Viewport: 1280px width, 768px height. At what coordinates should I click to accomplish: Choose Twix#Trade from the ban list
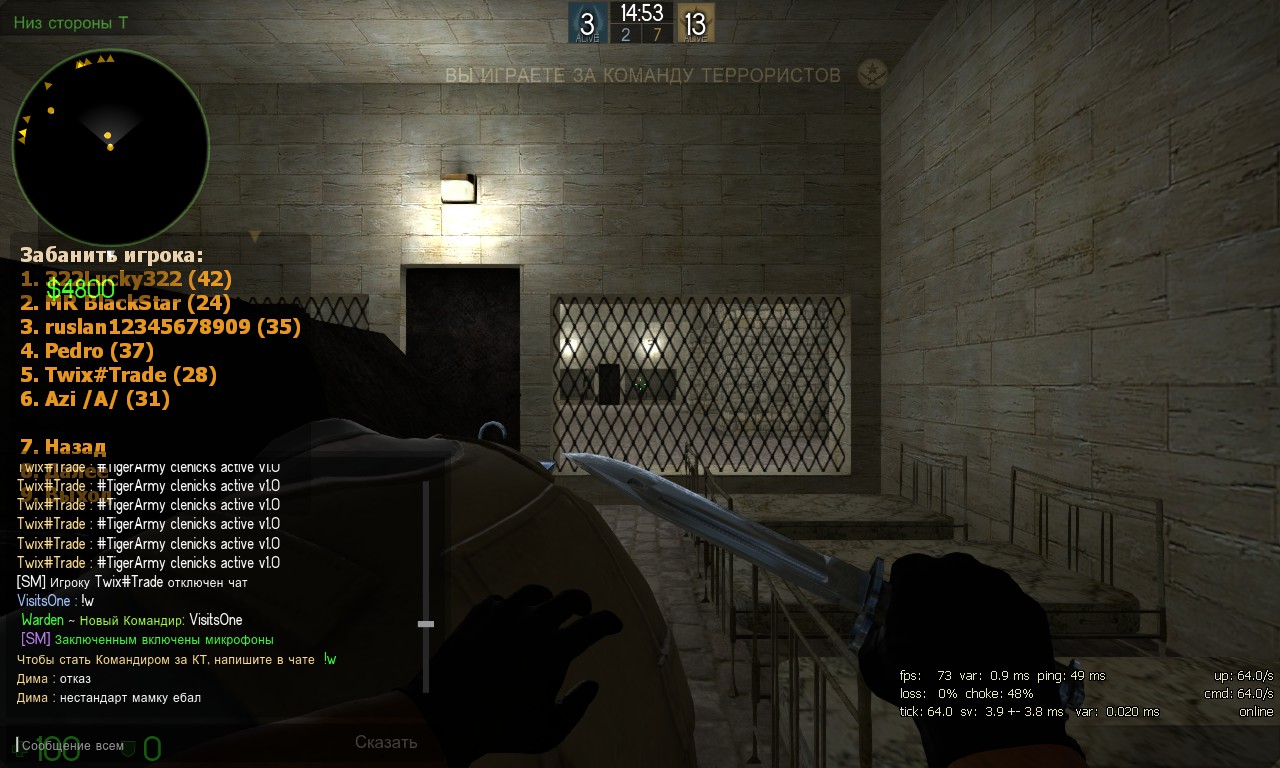118,375
